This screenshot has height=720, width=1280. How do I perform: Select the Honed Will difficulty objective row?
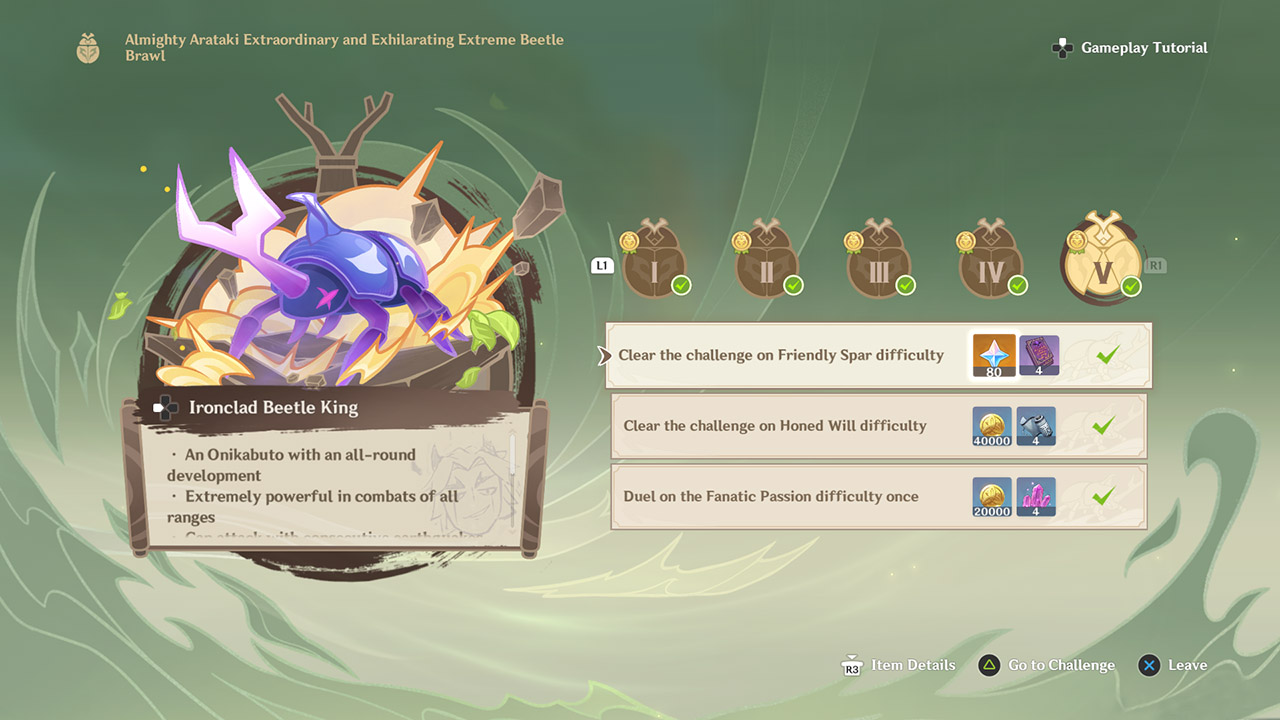coord(775,426)
